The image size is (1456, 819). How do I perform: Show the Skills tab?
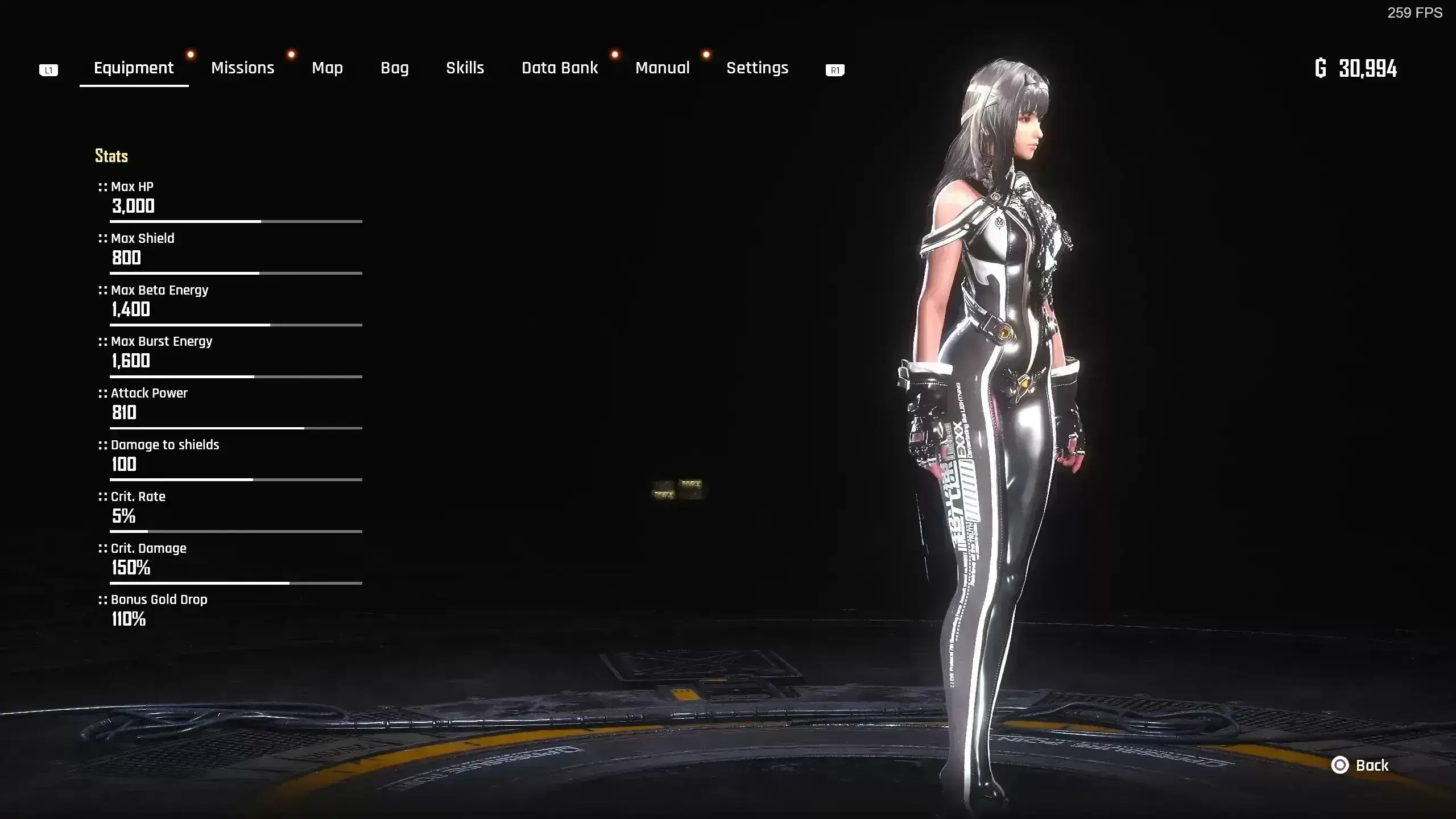465,68
